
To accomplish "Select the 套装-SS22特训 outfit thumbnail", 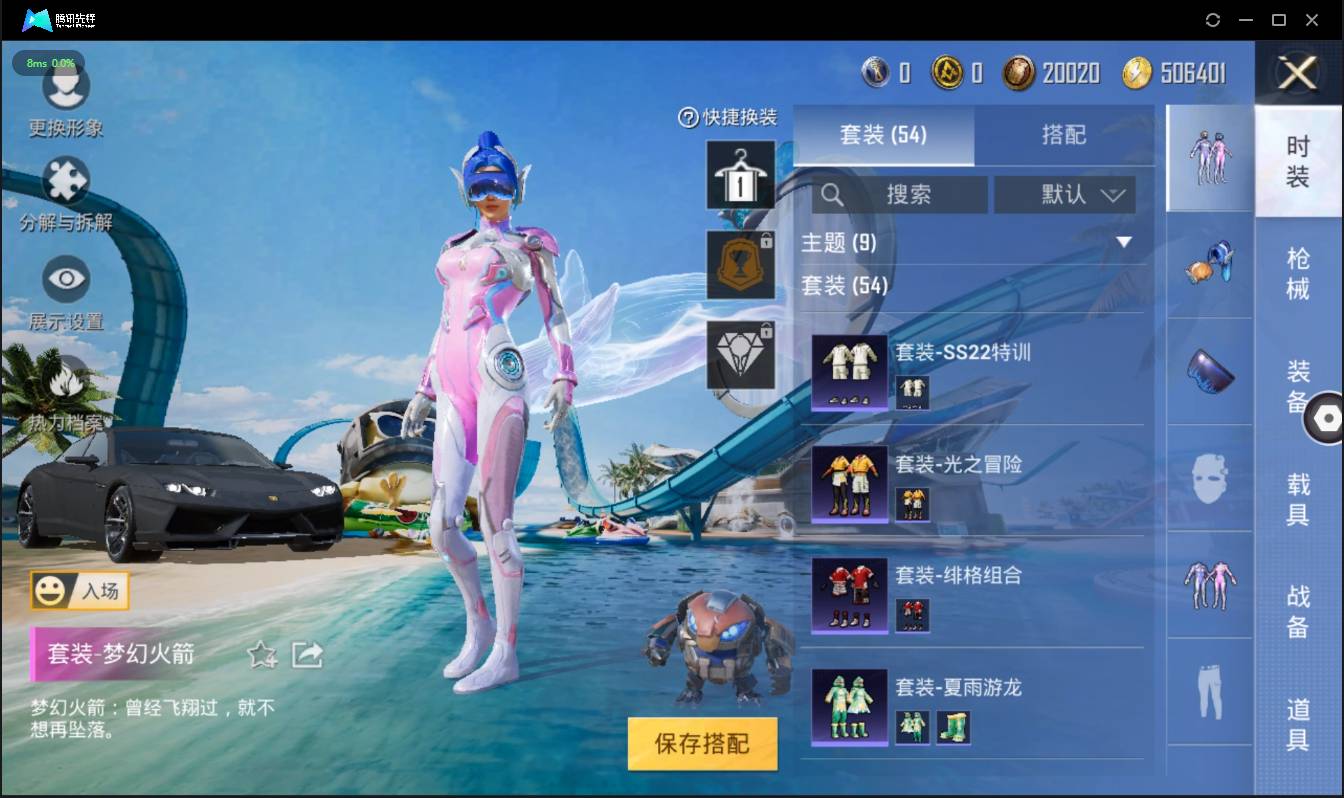I will click(849, 371).
